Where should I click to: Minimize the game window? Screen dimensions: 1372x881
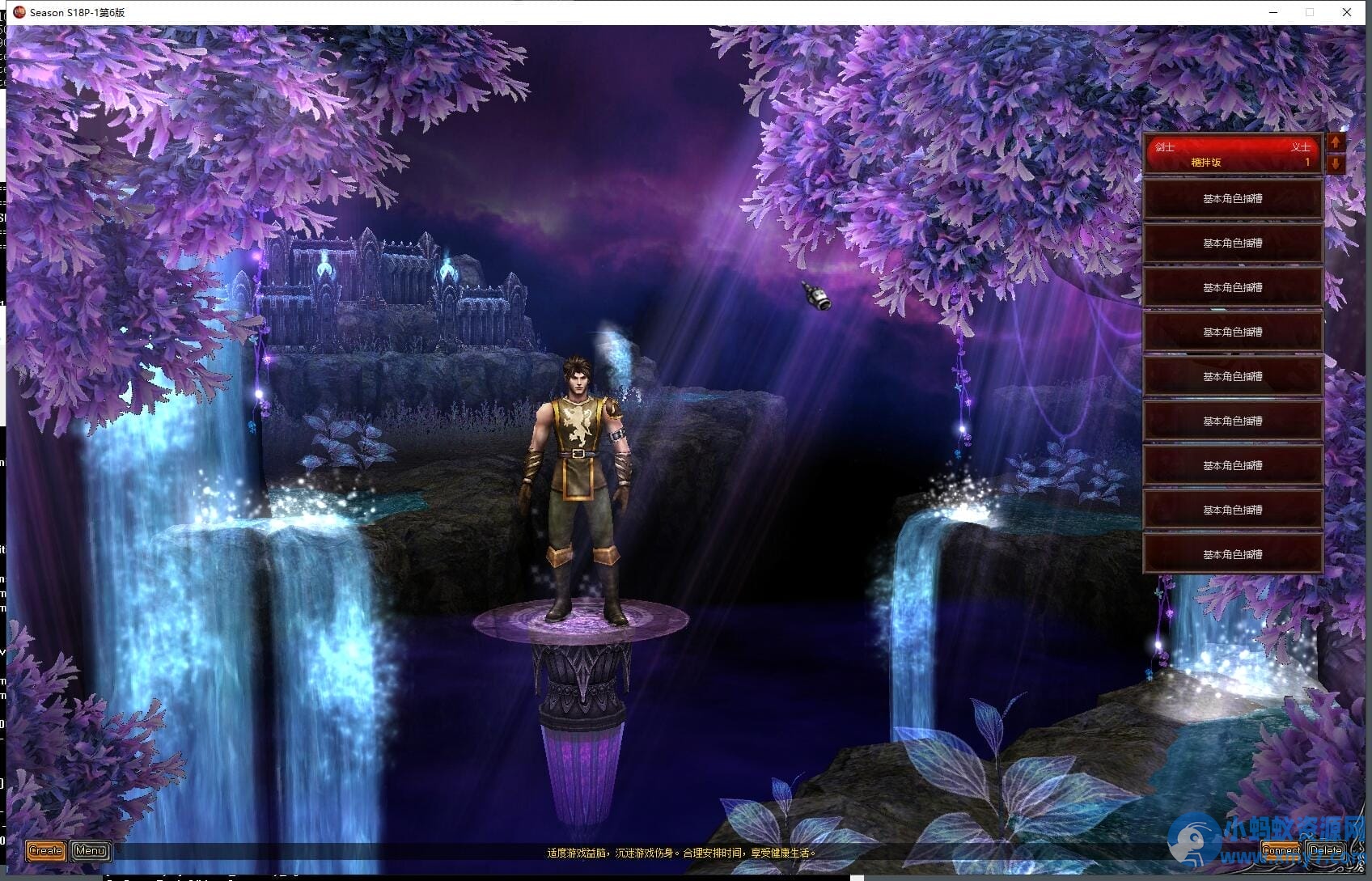click(x=1274, y=12)
